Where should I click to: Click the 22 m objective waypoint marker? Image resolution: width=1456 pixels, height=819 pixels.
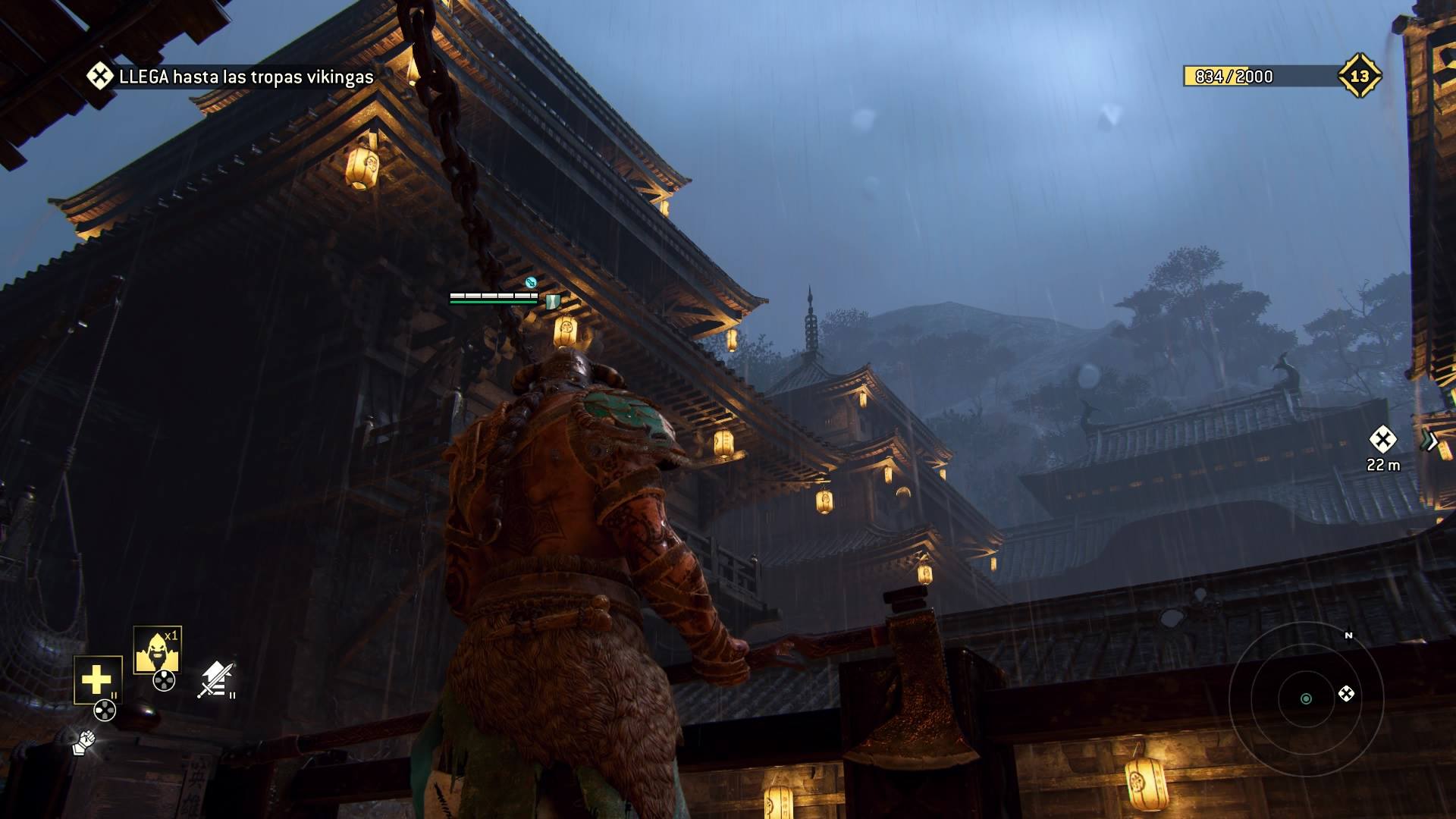pos(1382,440)
